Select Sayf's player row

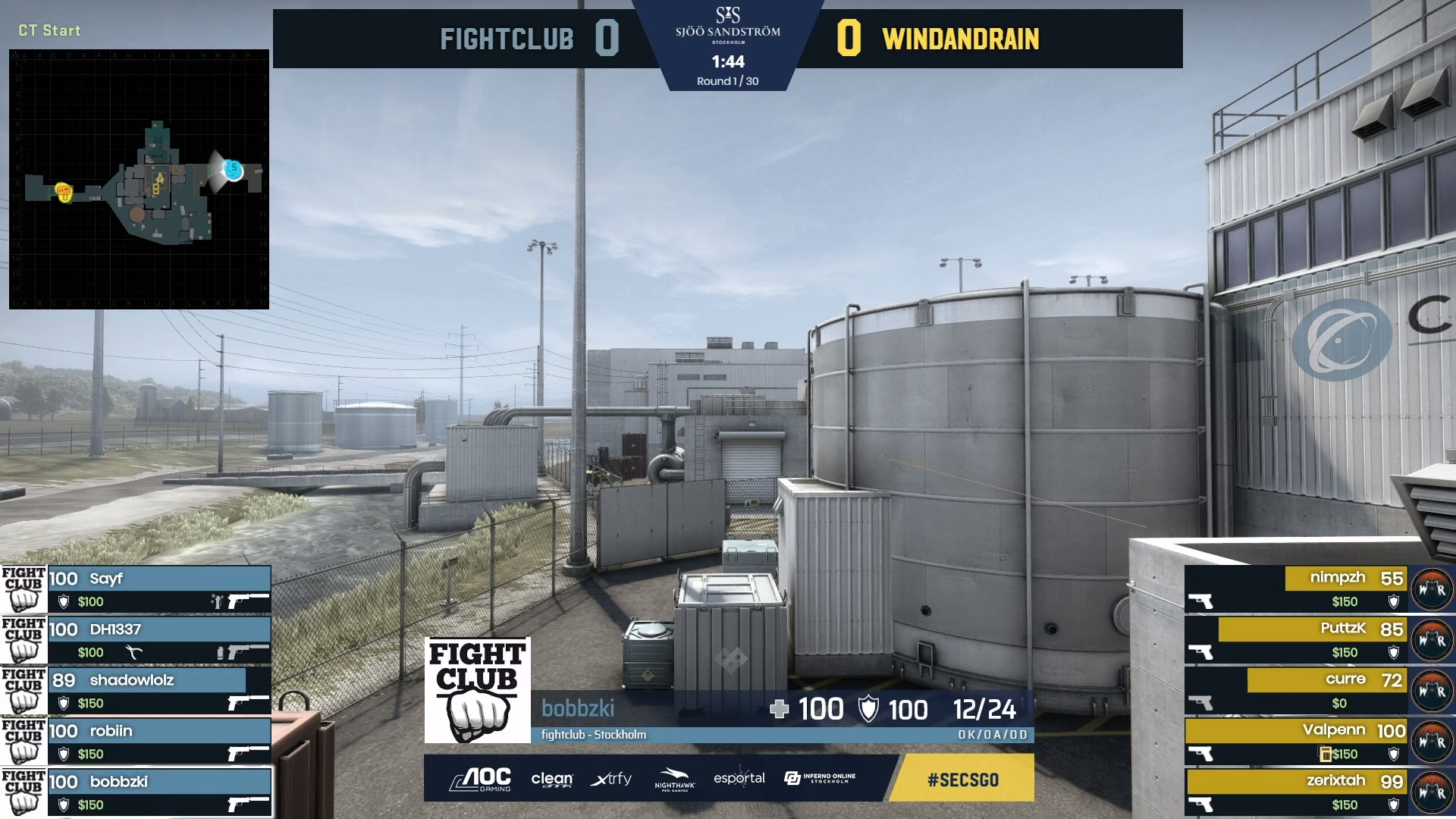tap(158, 589)
